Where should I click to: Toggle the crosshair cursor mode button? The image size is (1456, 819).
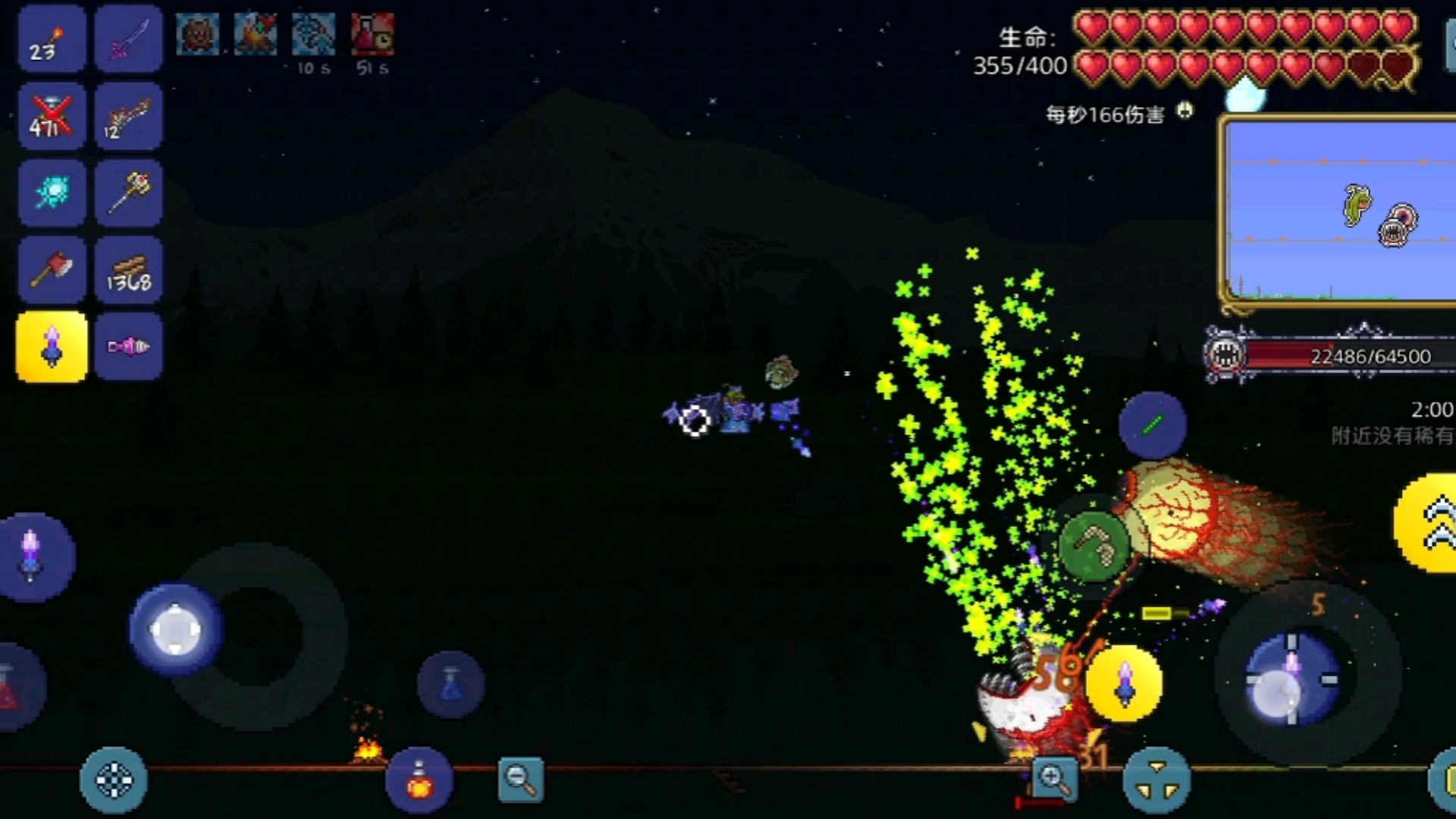[x=114, y=781]
